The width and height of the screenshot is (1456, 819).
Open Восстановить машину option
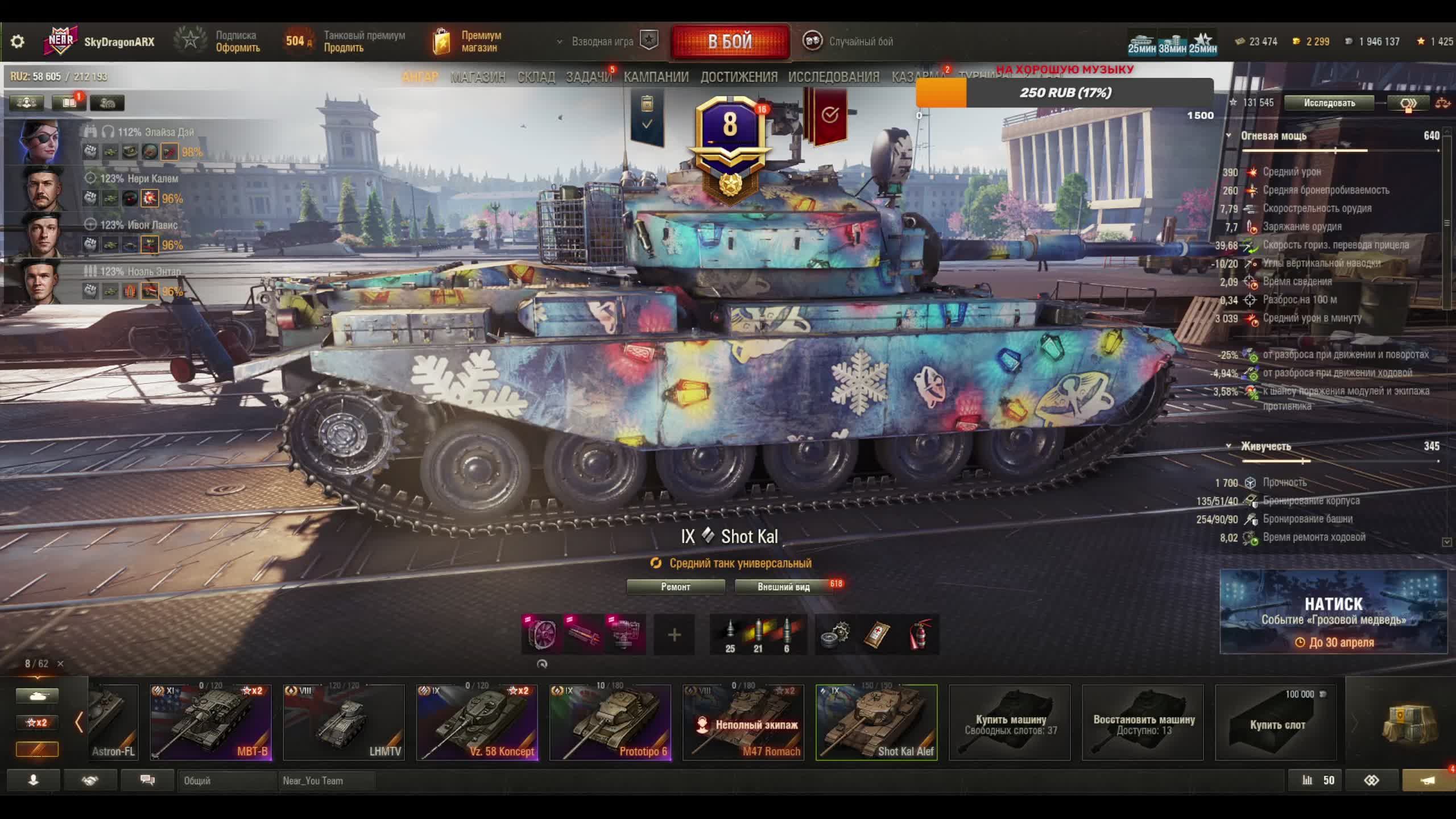pos(1143,723)
